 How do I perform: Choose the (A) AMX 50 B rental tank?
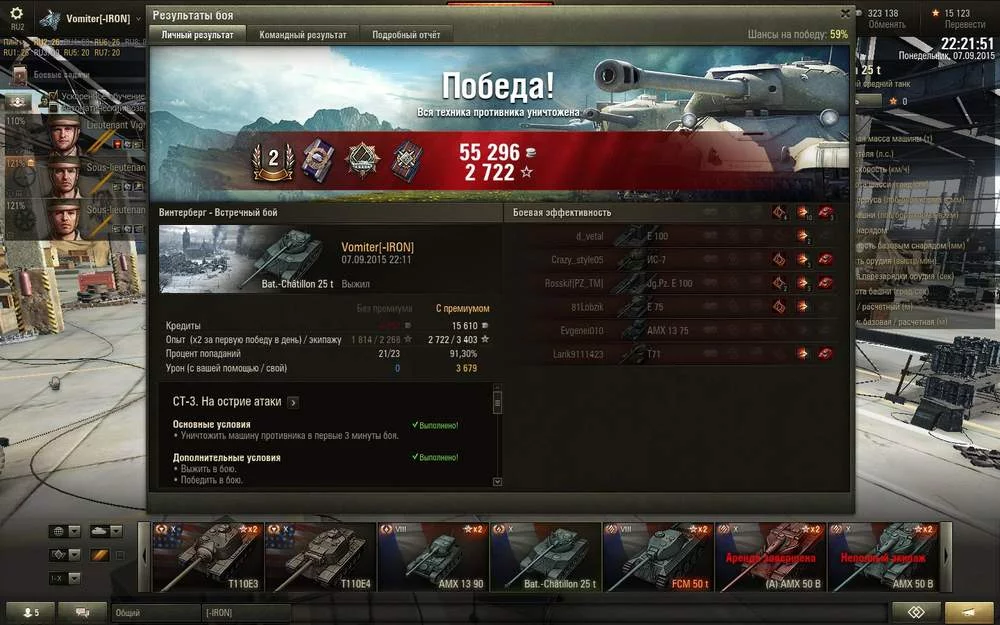[x=771, y=557]
